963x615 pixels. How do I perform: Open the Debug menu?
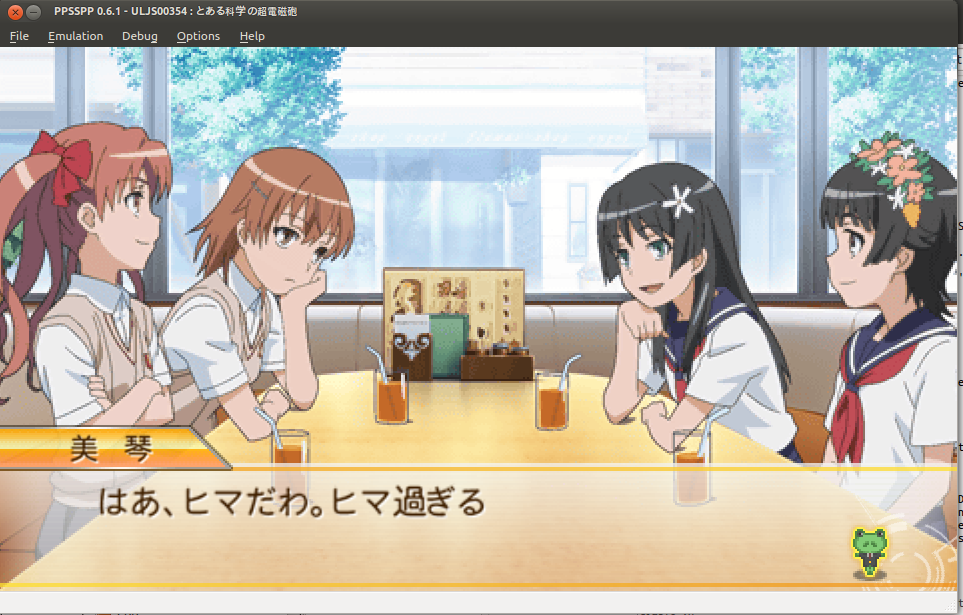coord(140,36)
